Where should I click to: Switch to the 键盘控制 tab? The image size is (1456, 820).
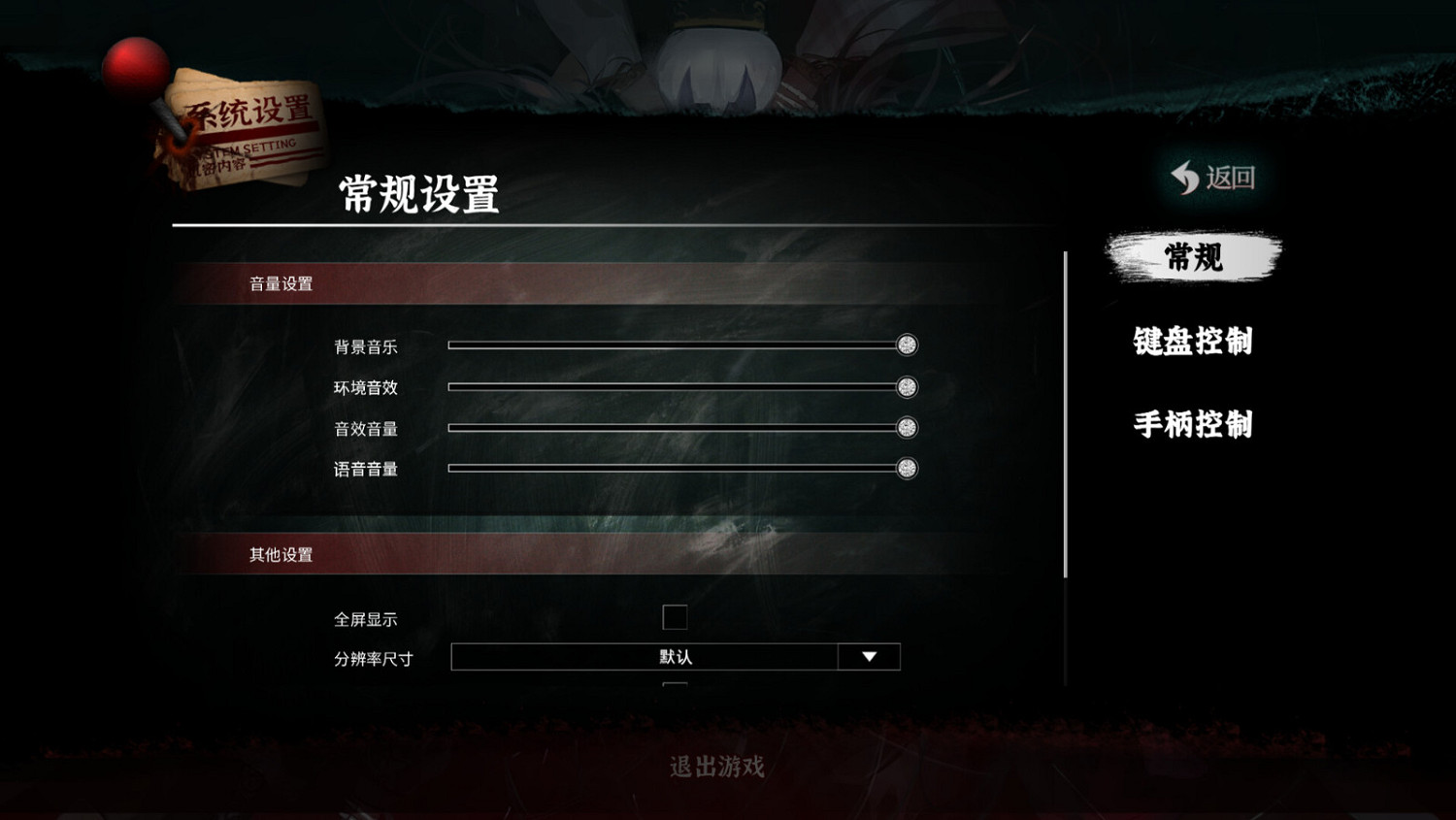pos(1193,342)
